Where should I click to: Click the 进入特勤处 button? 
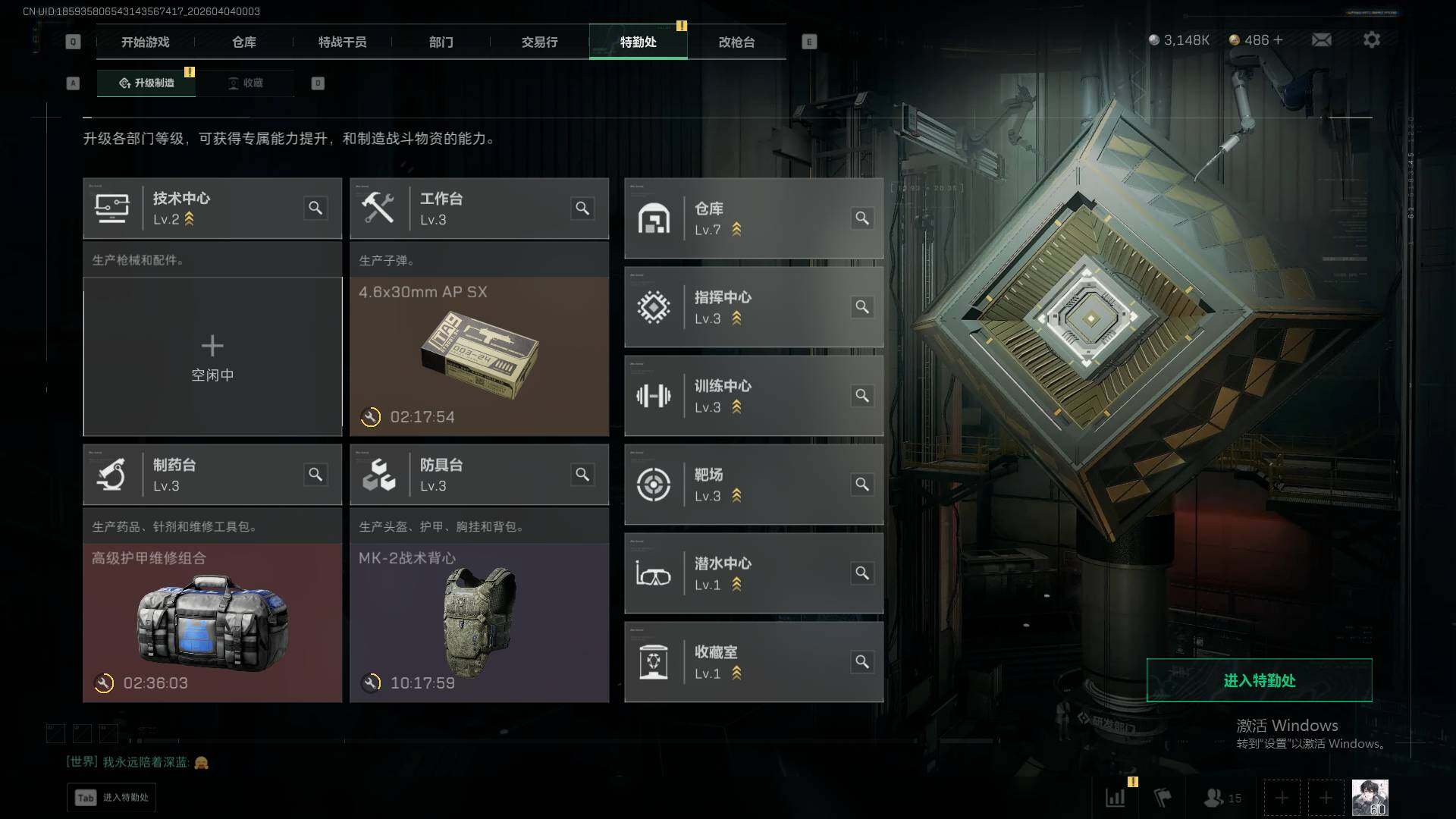click(1259, 680)
